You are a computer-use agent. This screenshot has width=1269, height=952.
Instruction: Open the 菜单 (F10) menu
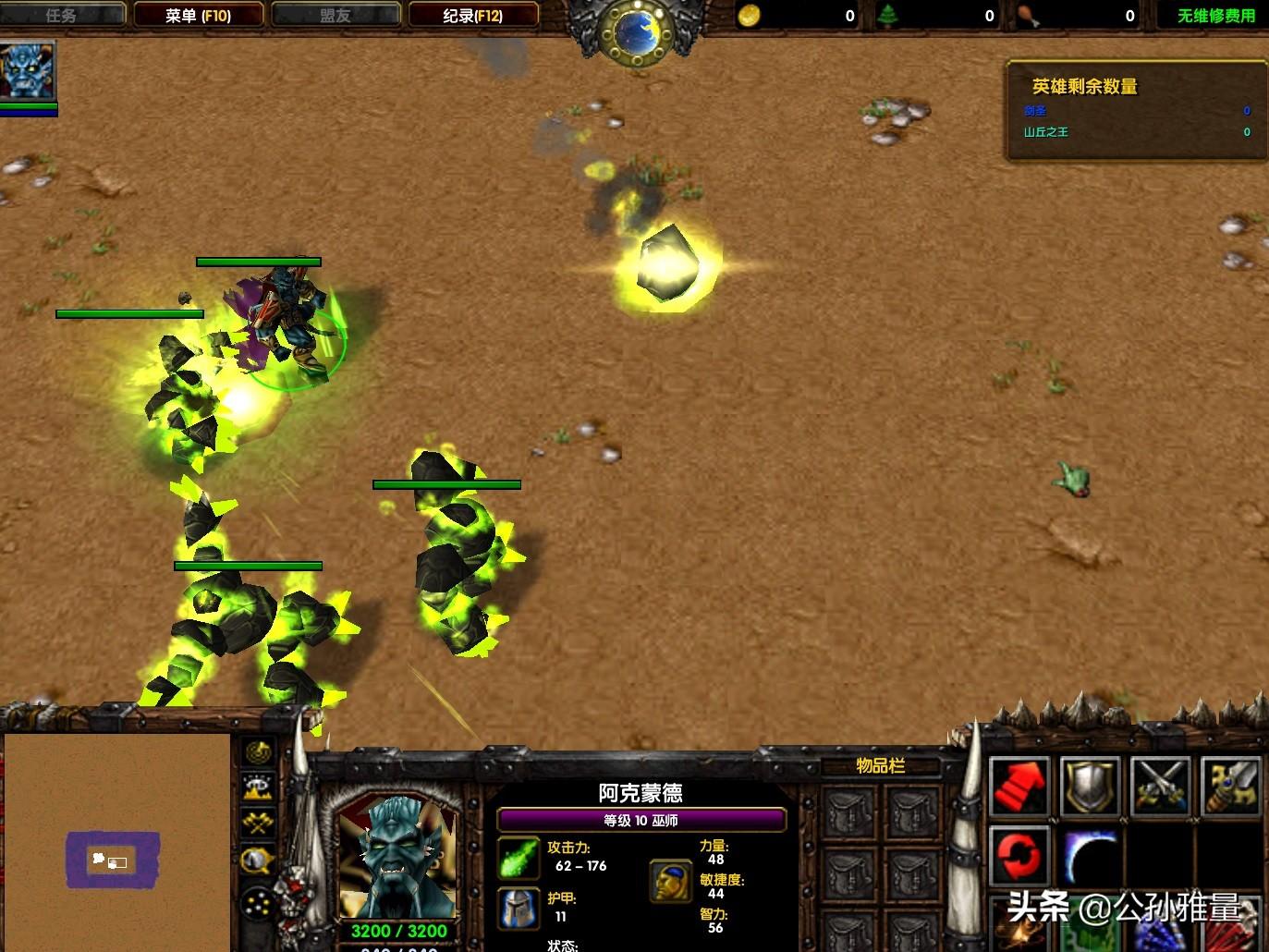click(x=198, y=16)
